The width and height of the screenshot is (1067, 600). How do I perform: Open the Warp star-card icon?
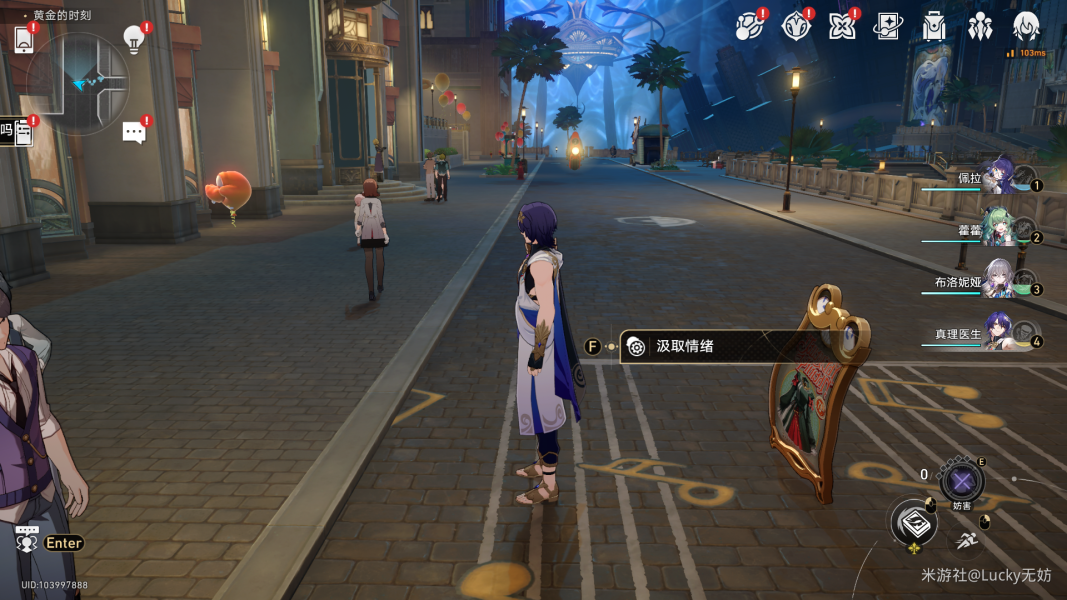[888, 27]
